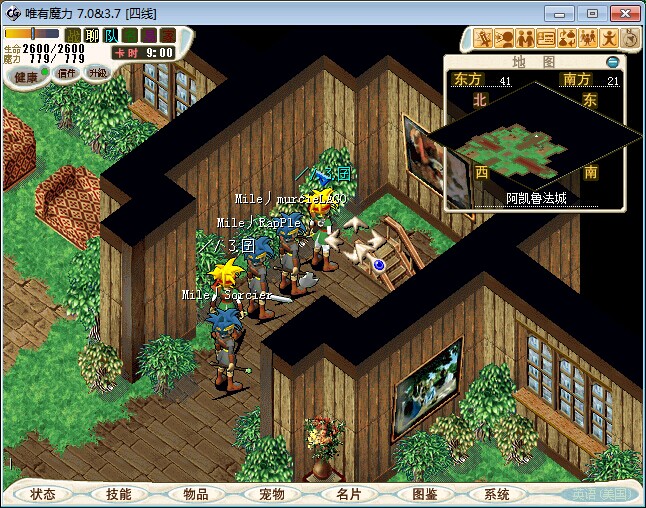Toggle the 聊 chat switch
This screenshot has height=508, width=646.
pyautogui.click(x=89, y=35)
